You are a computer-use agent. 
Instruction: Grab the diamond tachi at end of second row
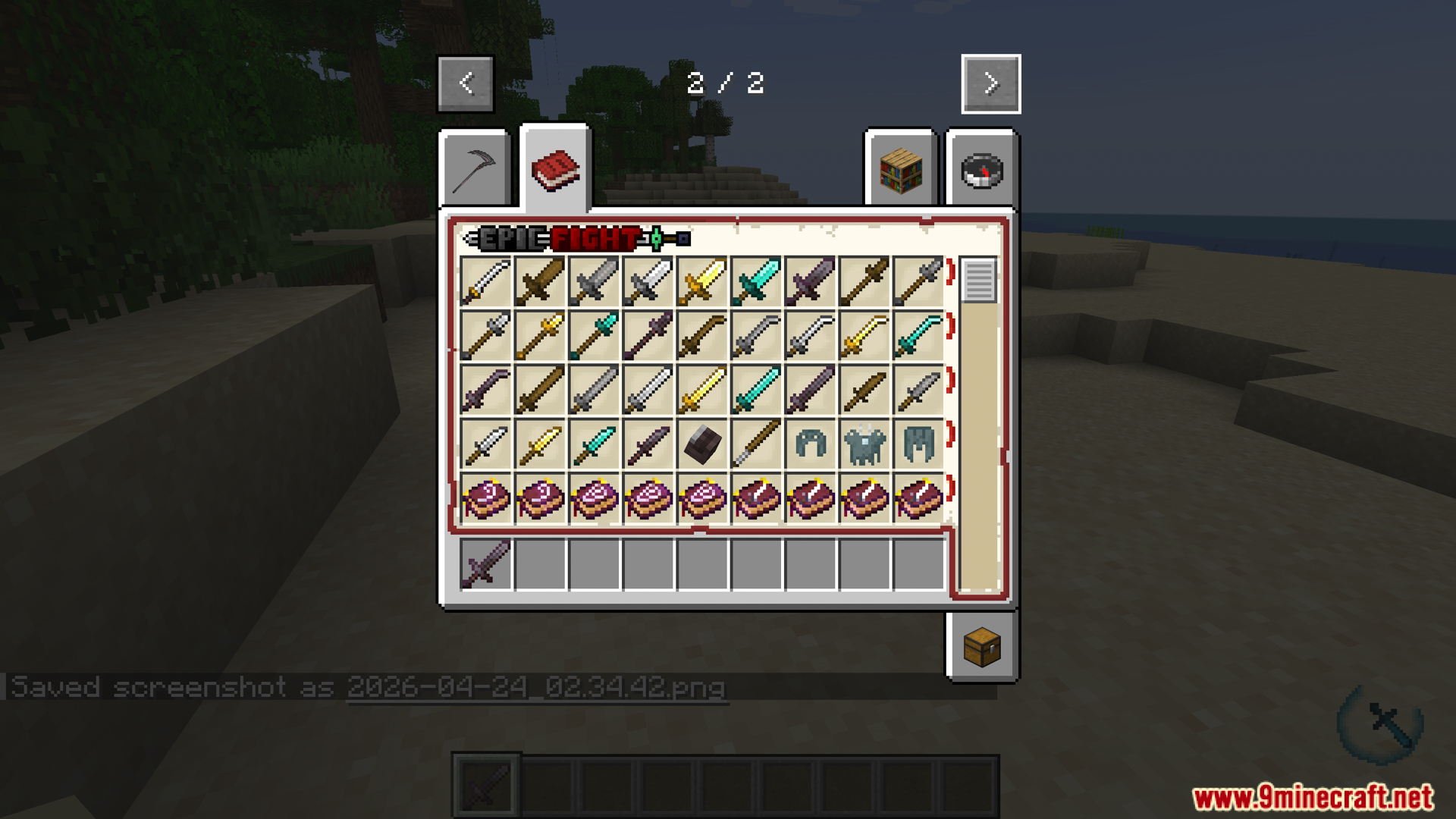pyautogui.click(x=919, y=335)
